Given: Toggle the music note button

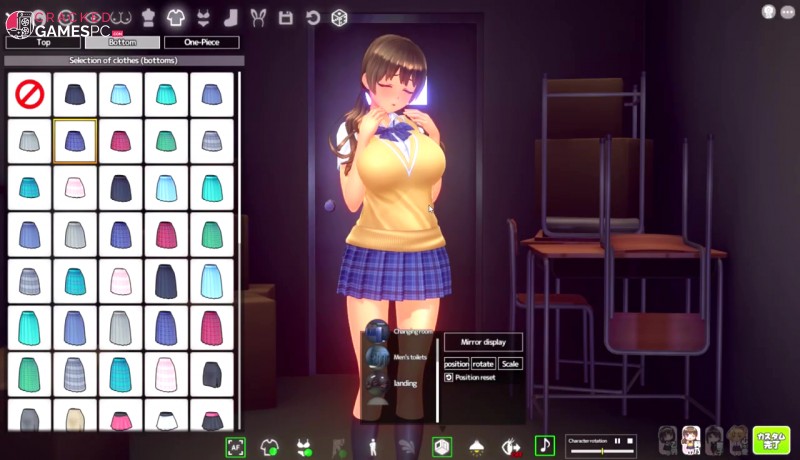Looking at the screenshot, I should 545,446.
